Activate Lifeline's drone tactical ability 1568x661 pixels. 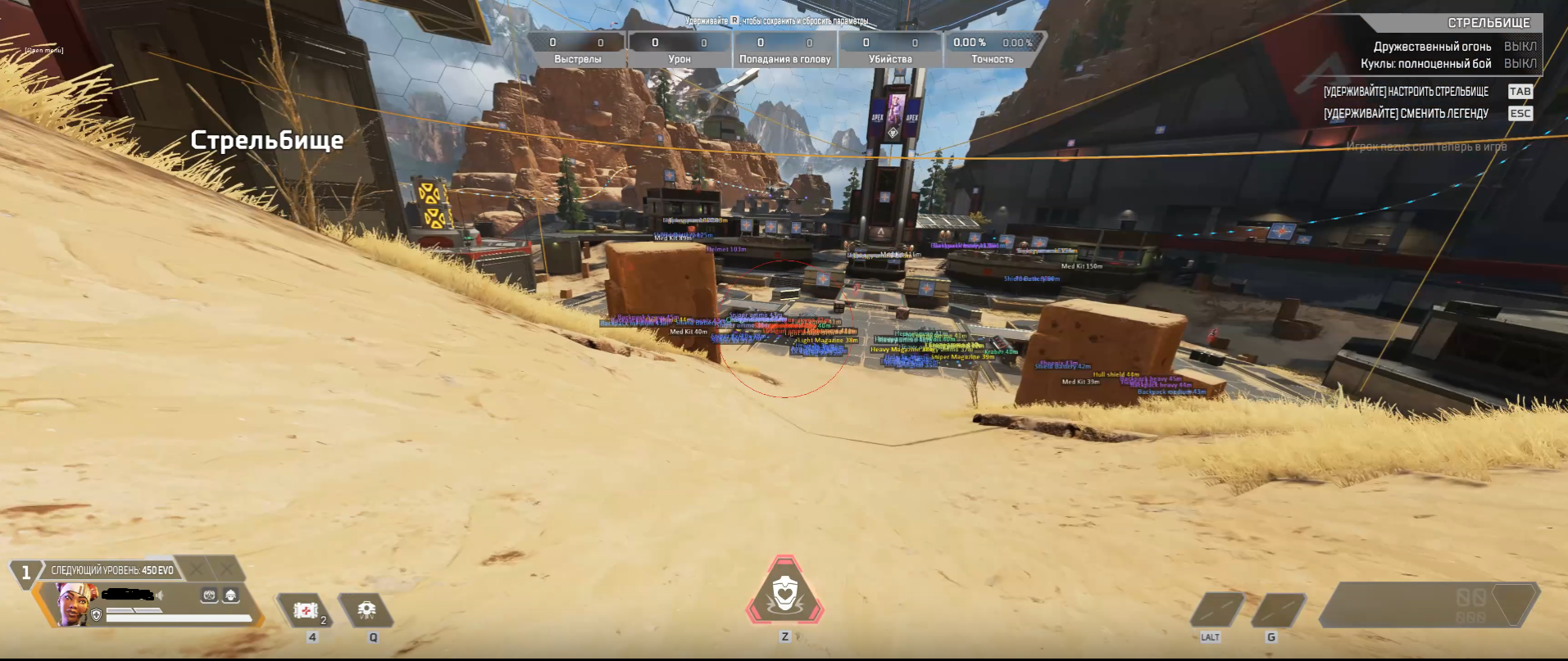tap(366, 610)
